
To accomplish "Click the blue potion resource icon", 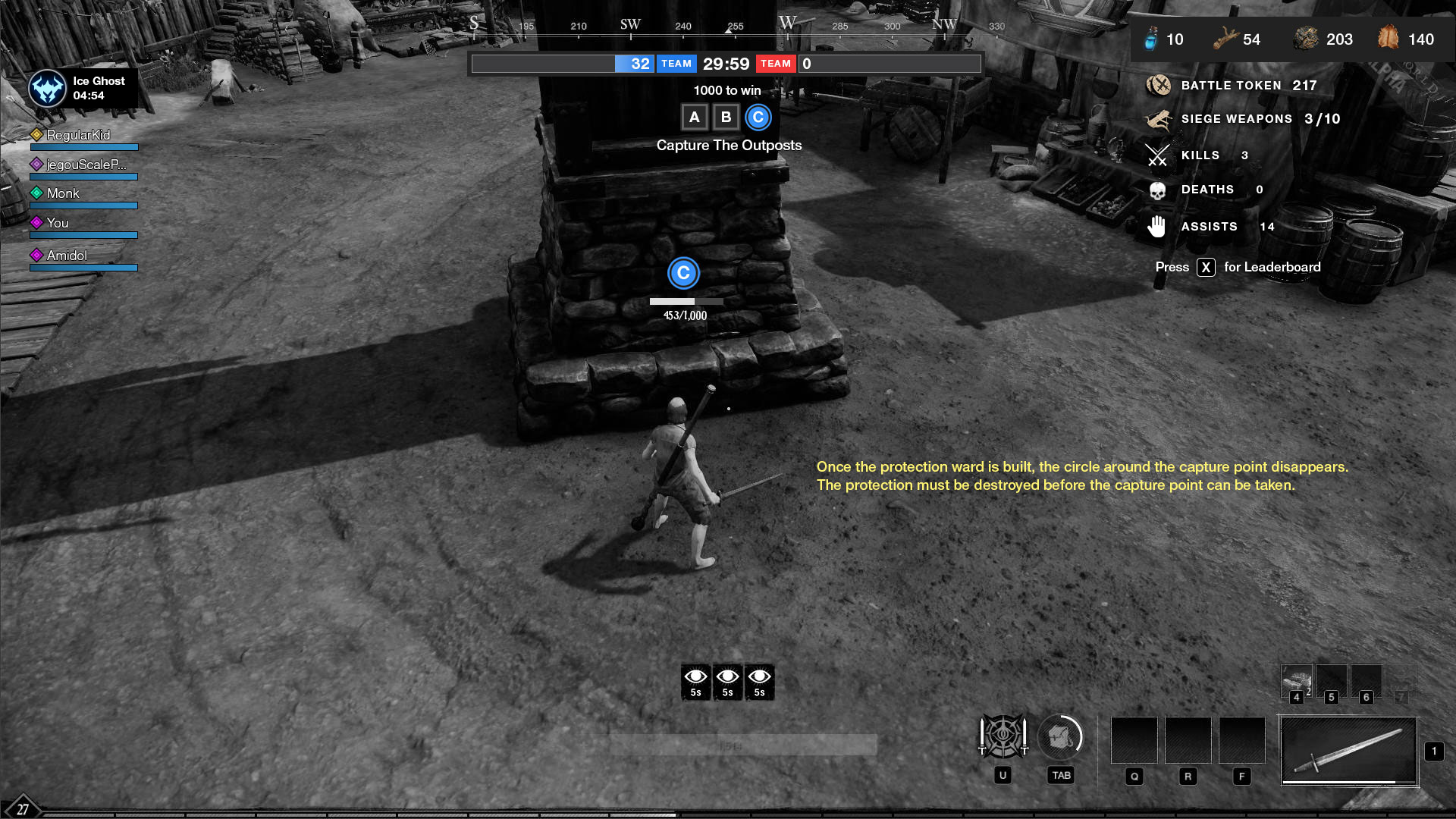I will [x=1151, y=39].
